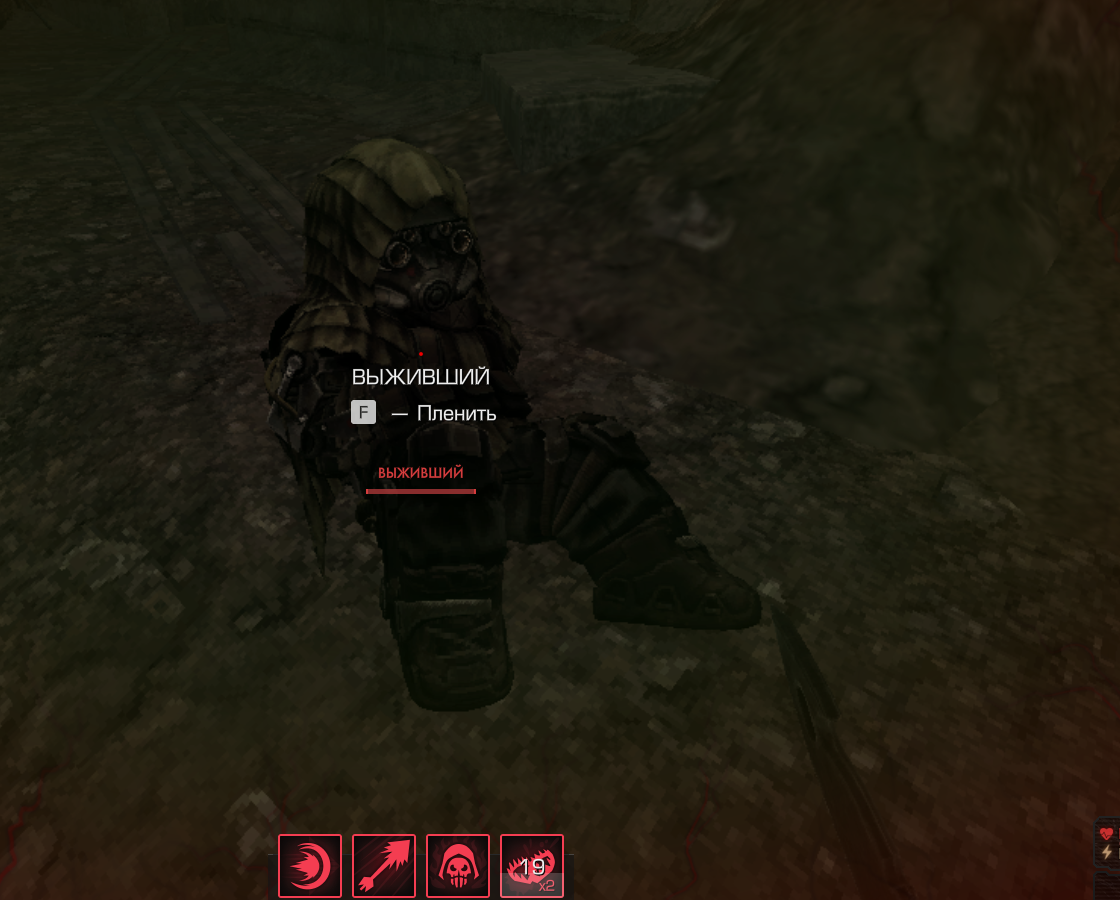Select the bear trap ability slot
Screen dimensions: 1120x900
pyautogui.click(x=532, y=866)
